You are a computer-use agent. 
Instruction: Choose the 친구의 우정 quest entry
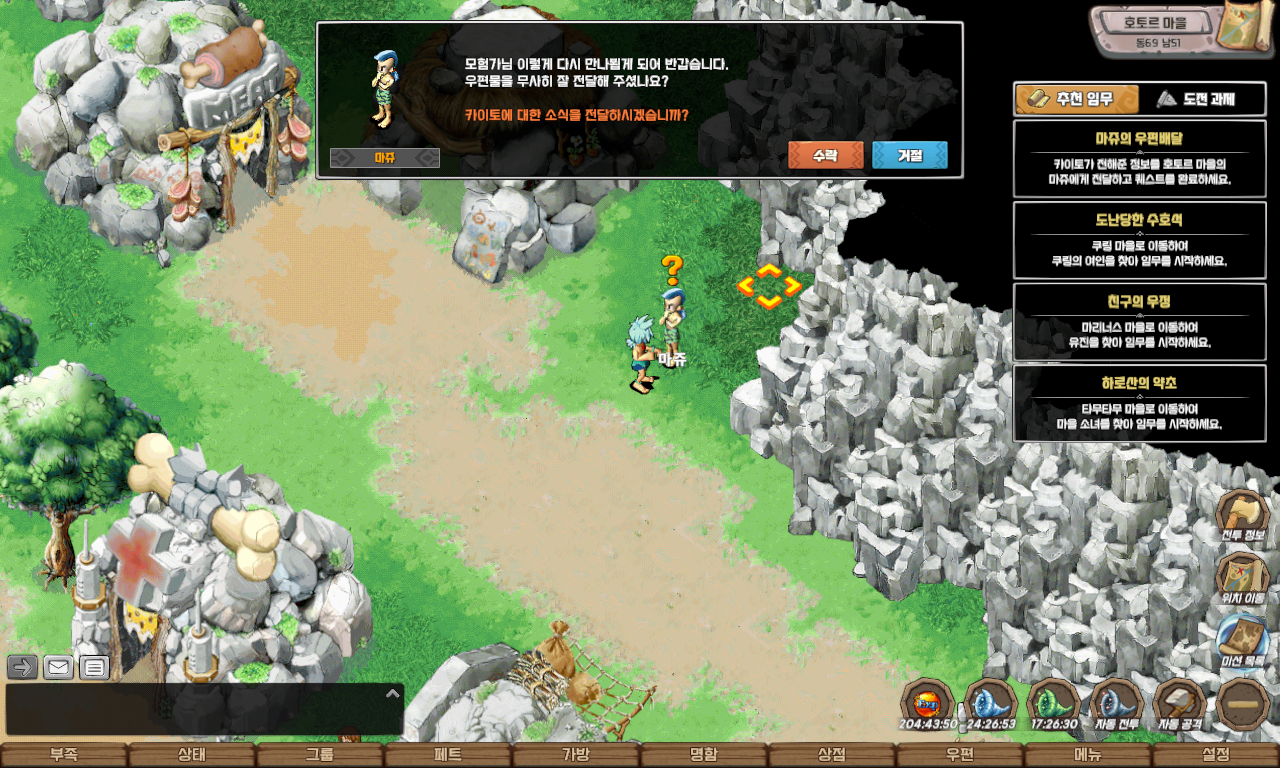tap(1139, 322)
